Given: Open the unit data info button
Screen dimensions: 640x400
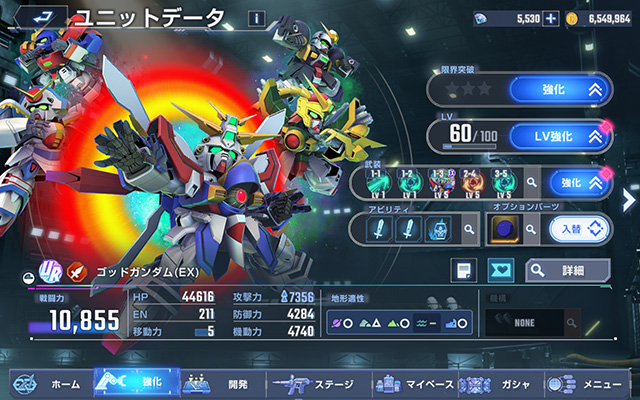Looking at the screenshot, I should pyautogui.click(x=256, y=18).
